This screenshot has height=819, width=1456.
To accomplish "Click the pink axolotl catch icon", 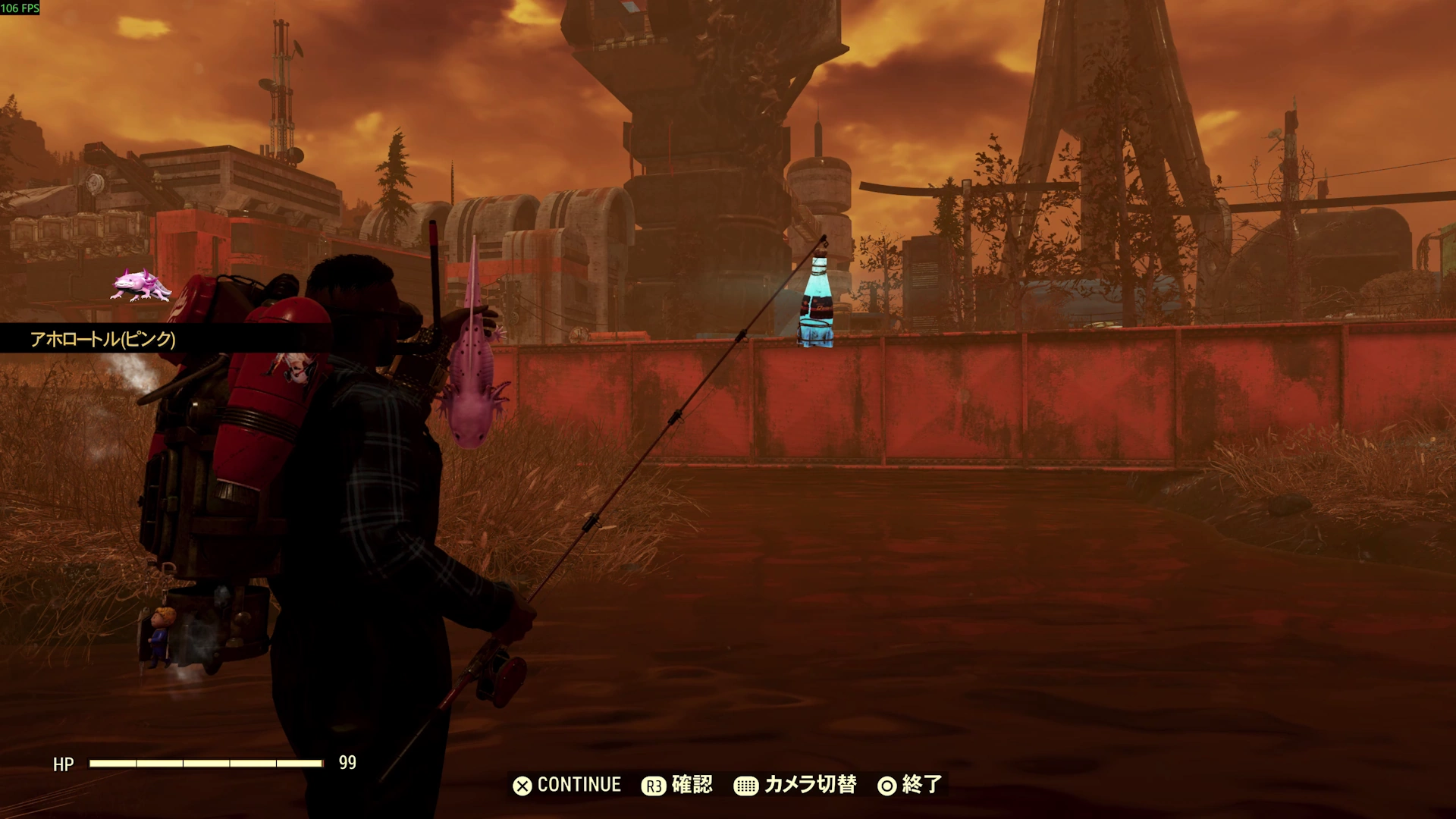I will coord(141,285).
